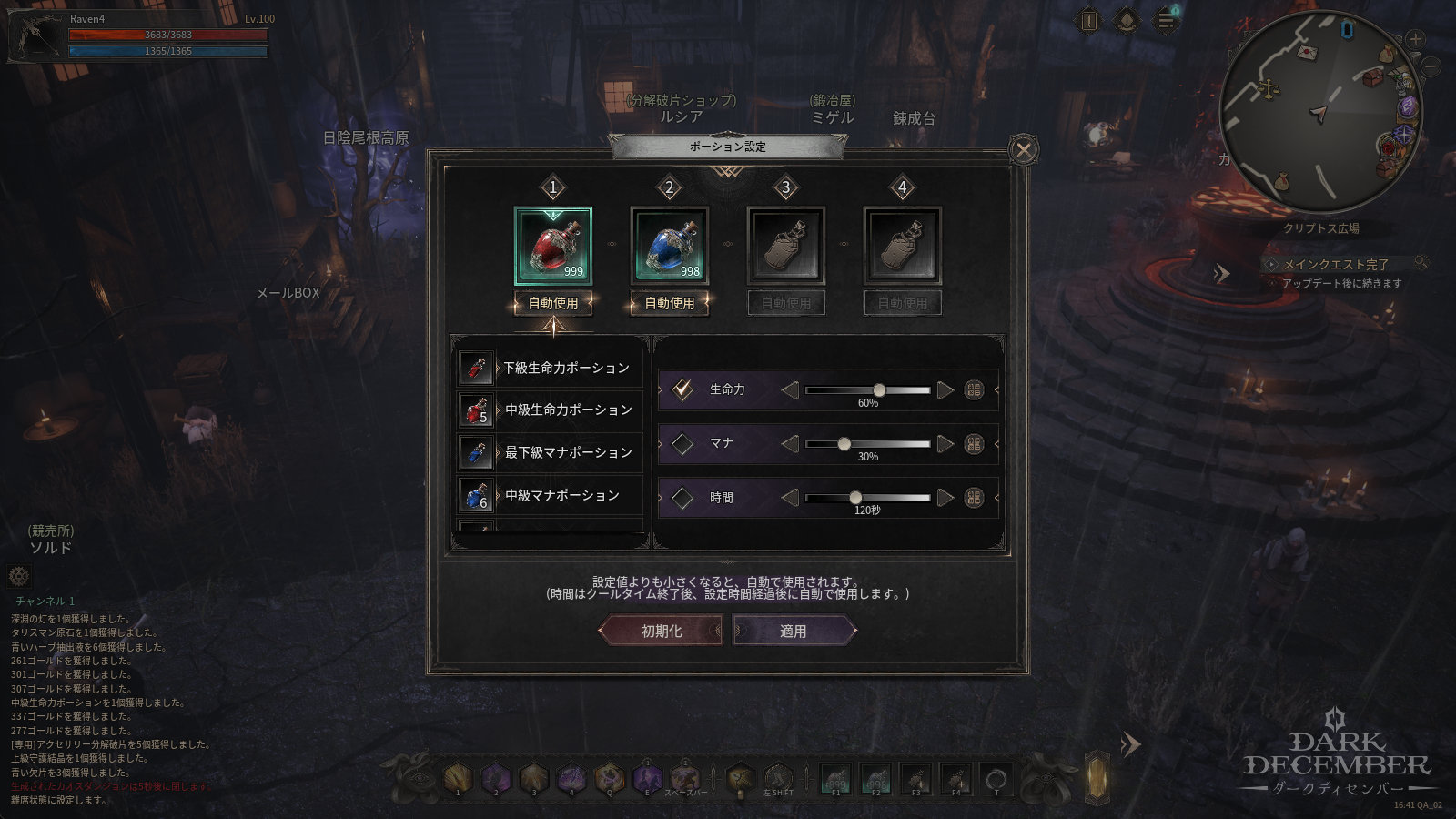
Task: Close the potion settings window
Action: tap(1024, 149)
